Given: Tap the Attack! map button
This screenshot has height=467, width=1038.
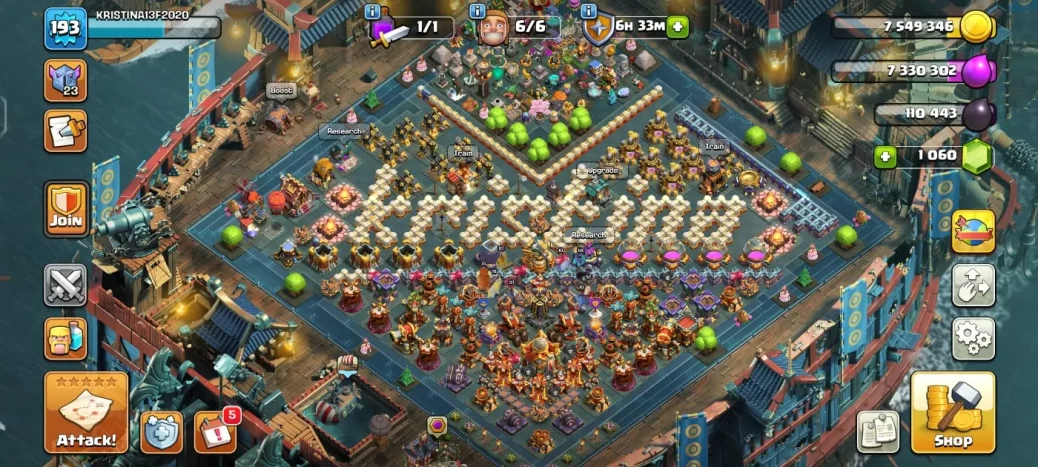Looking at the screenshot, I should click(86, 412).
